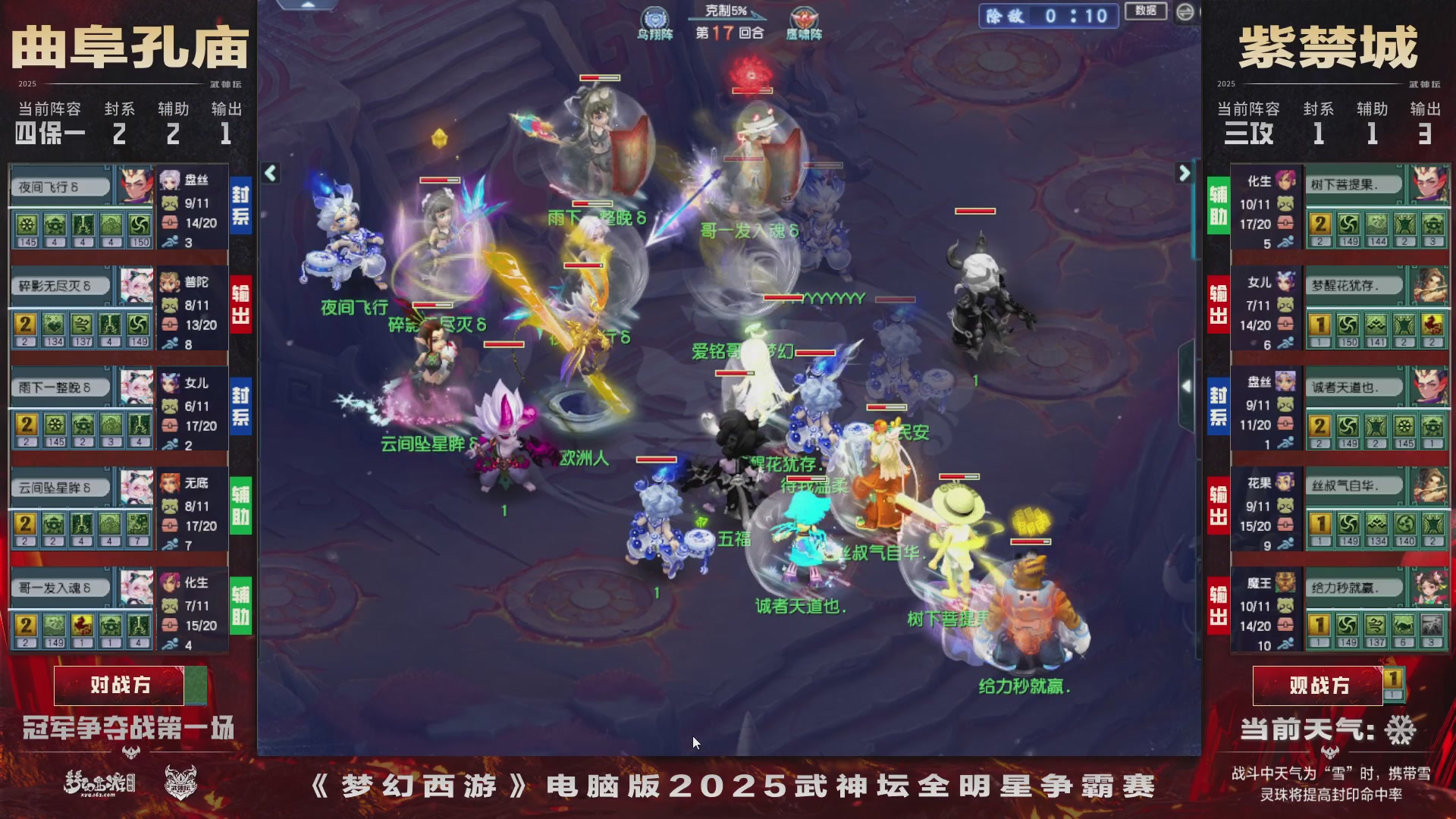Click the speed (running figure) icon for 盘丝
The height and width of the screenshot is (819, 1456).
(168, 241)
